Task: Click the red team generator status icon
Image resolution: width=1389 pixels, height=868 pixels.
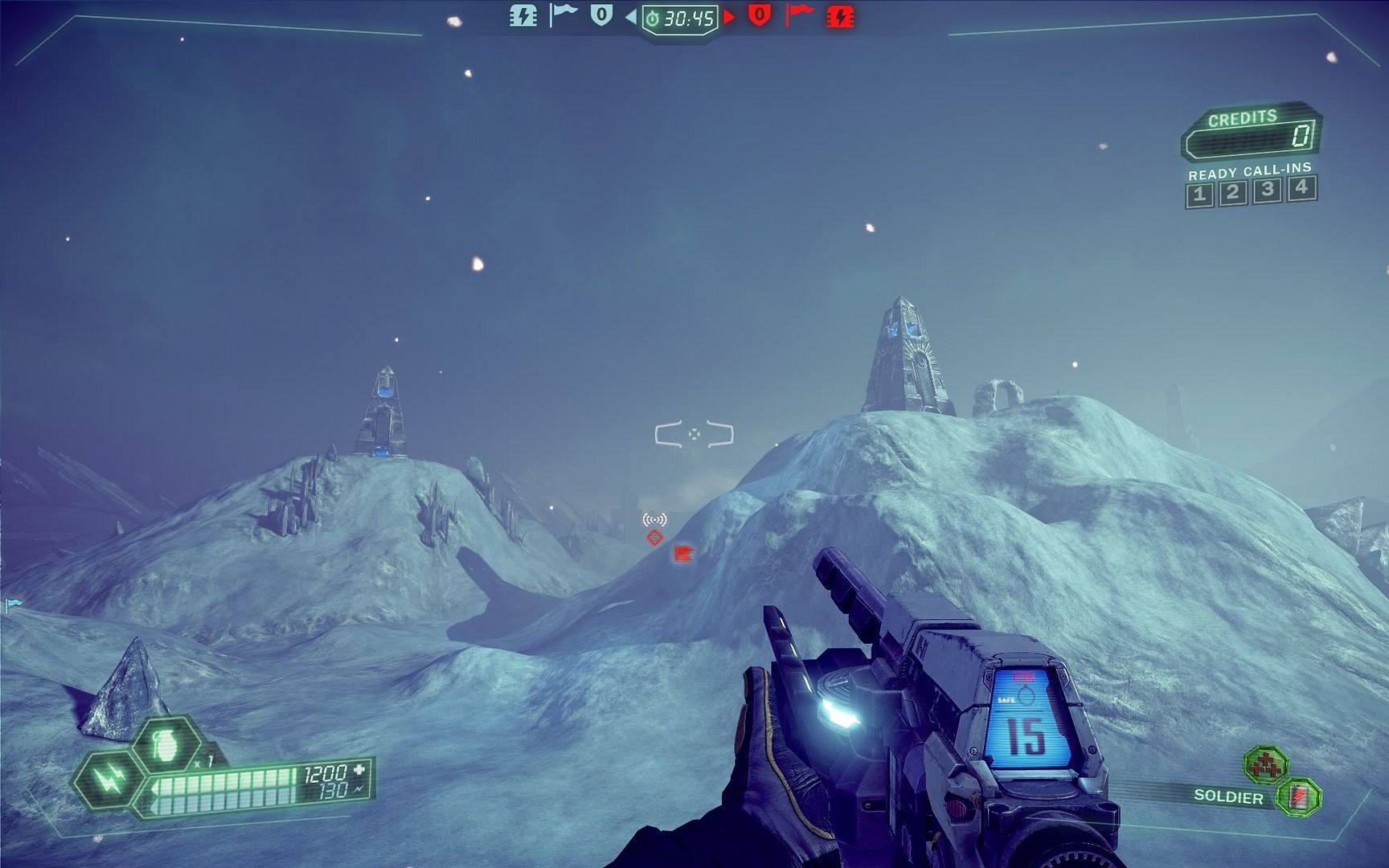Action: [840, 16]
